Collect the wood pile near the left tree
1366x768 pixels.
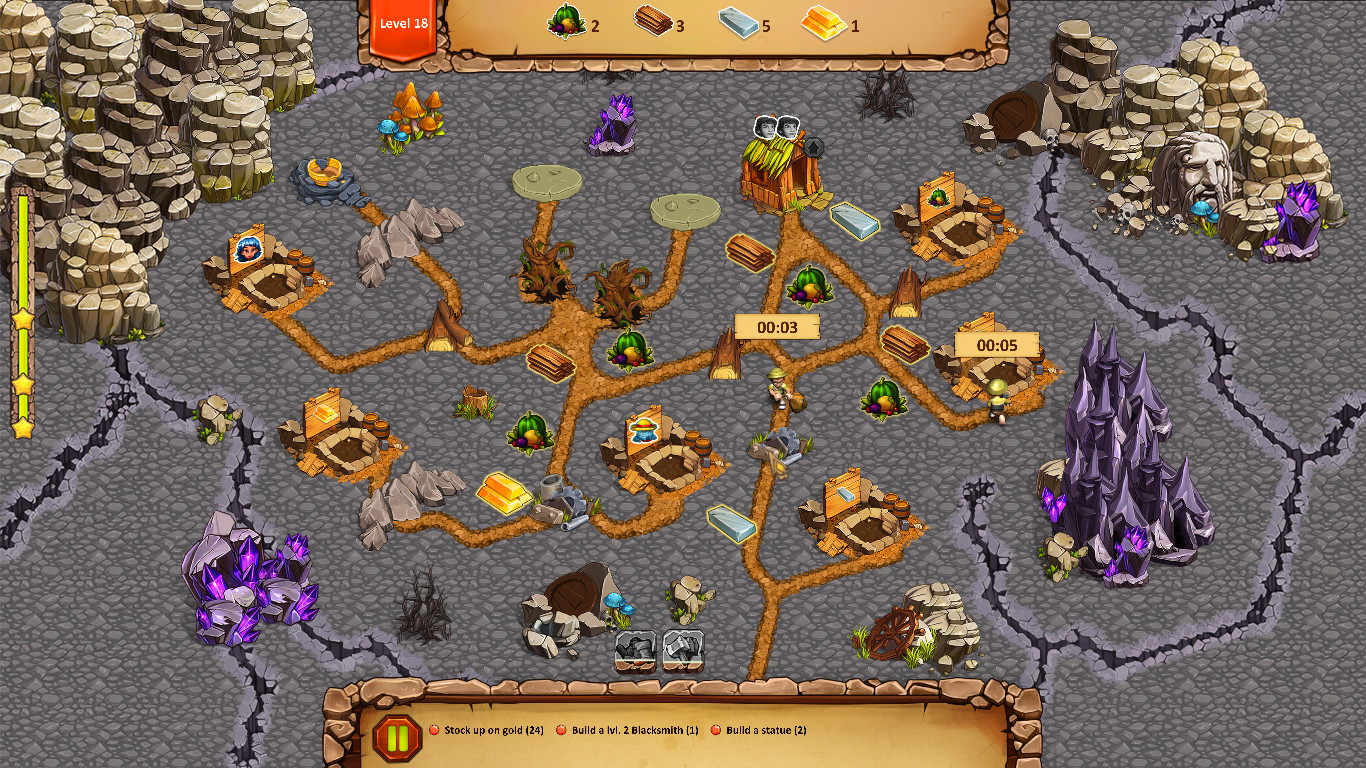pos(549,362)
